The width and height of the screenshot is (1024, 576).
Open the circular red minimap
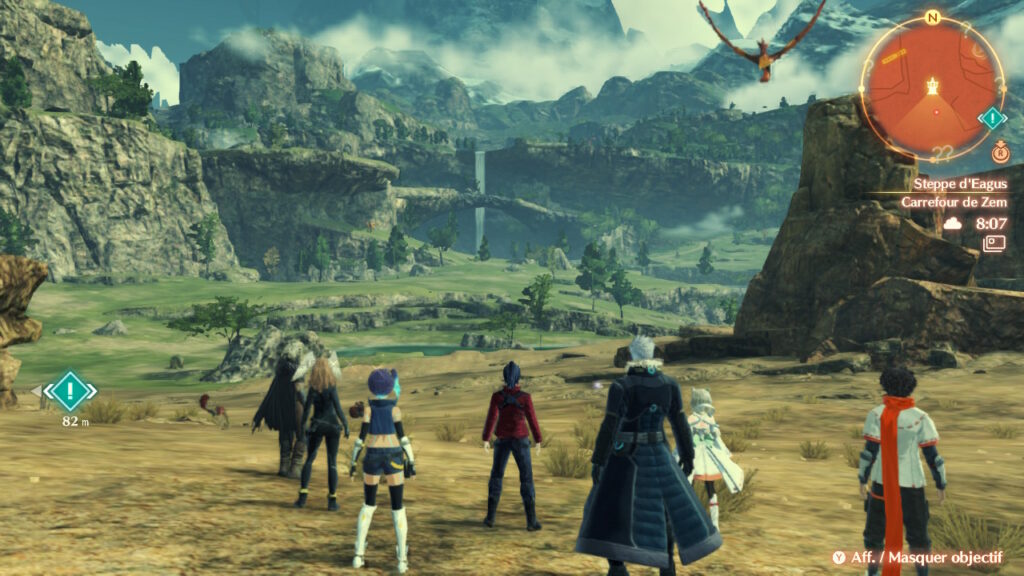click(x=932, y=88)
